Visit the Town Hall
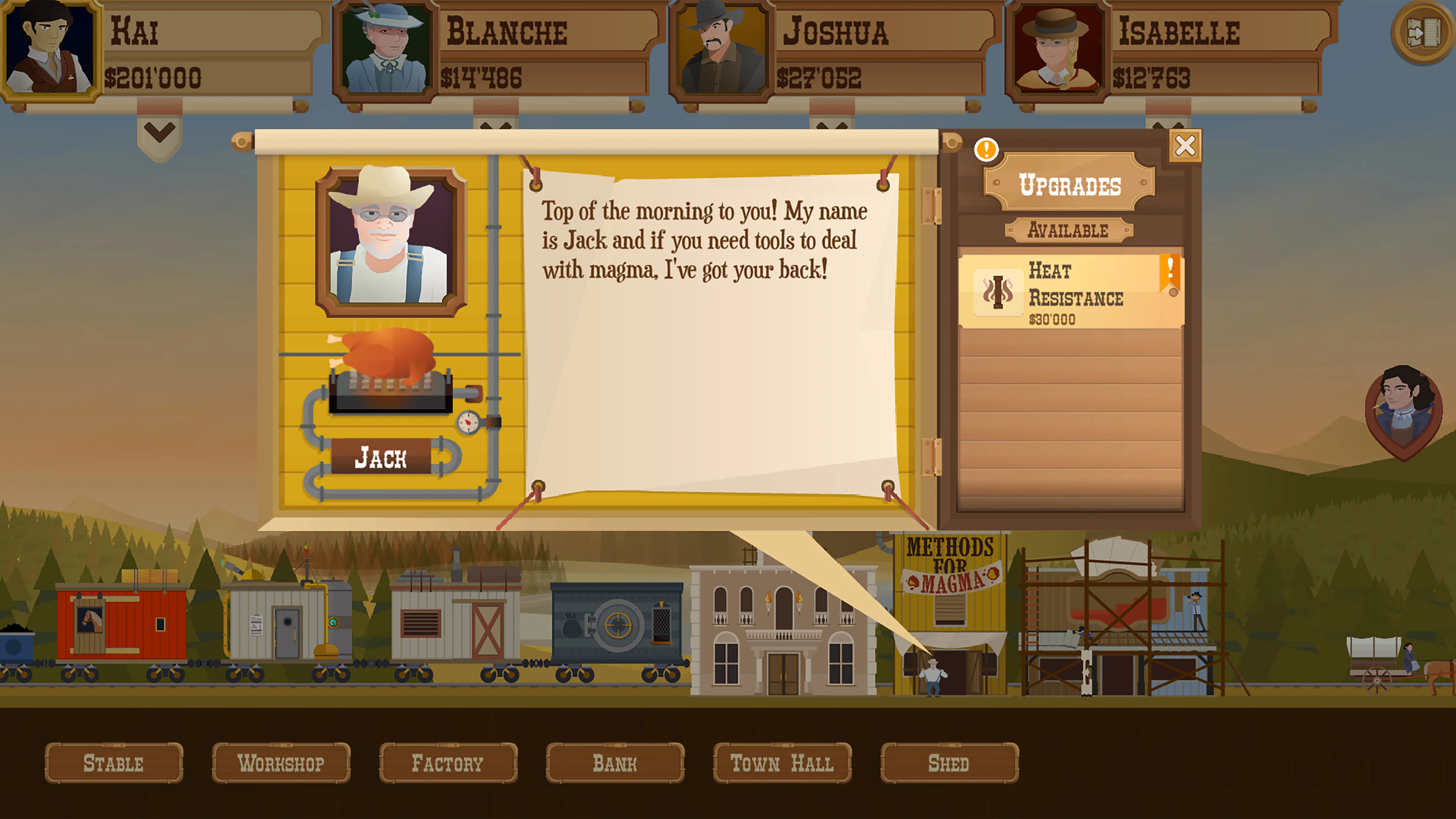 (782, 764)
